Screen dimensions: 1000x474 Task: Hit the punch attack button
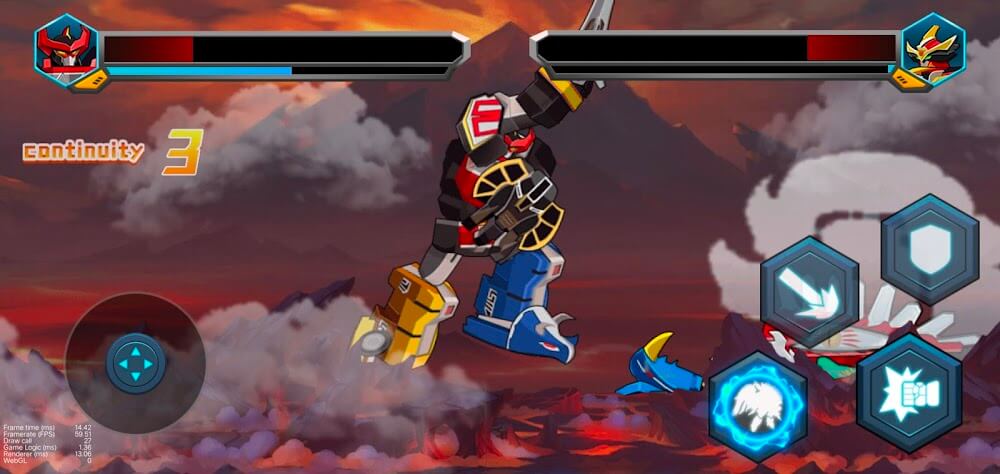(x=908, y=393)
